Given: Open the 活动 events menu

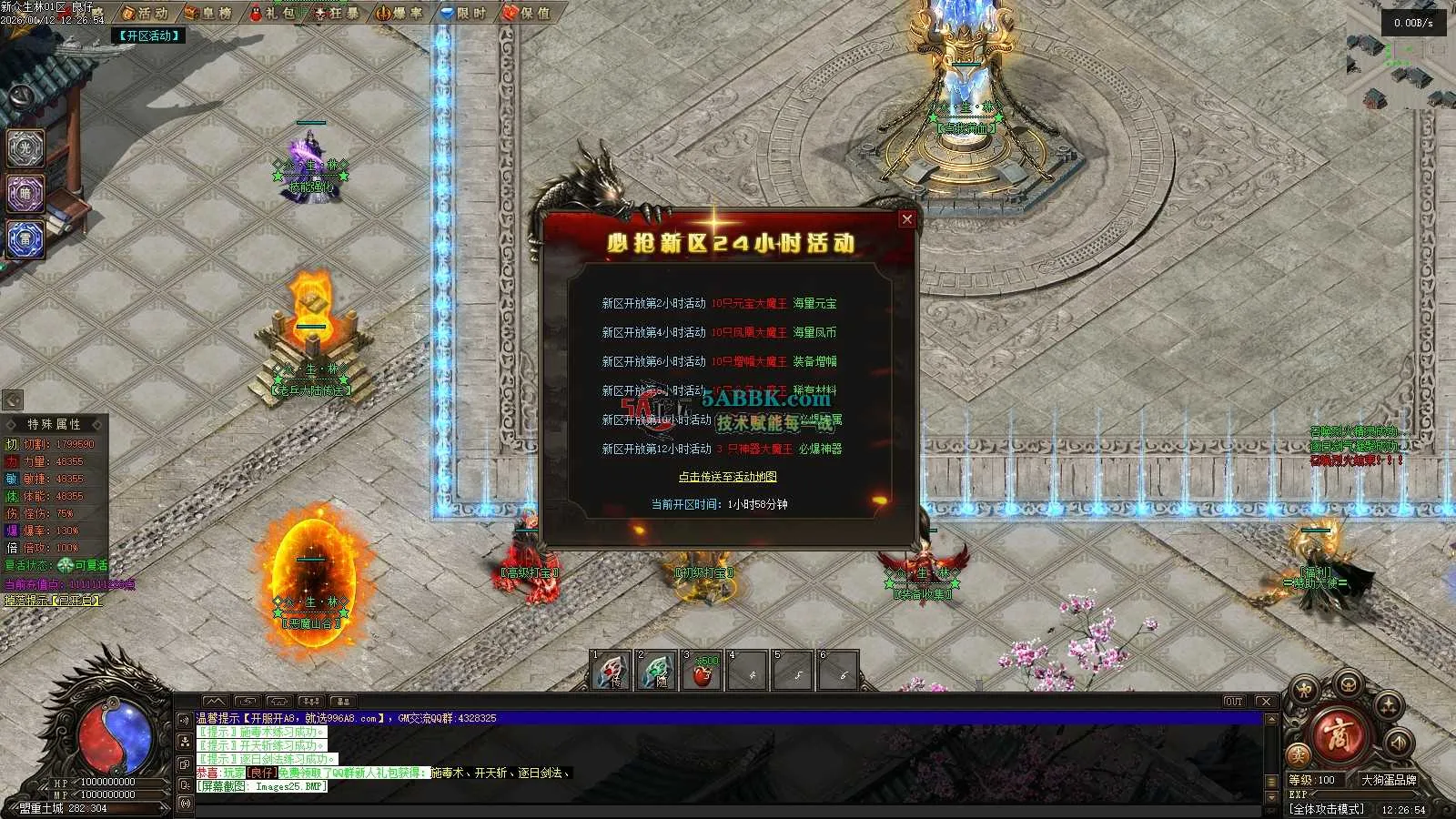Looking at the screenshot, I should coord(146,13).
